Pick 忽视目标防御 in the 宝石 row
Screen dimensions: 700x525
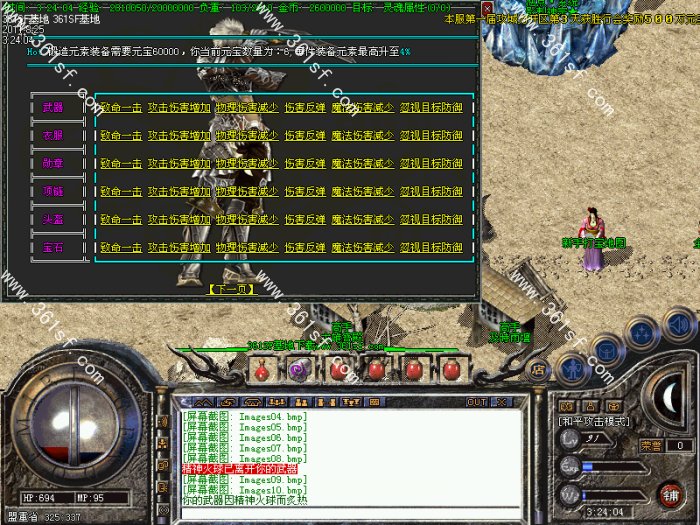tap(431, 247)
